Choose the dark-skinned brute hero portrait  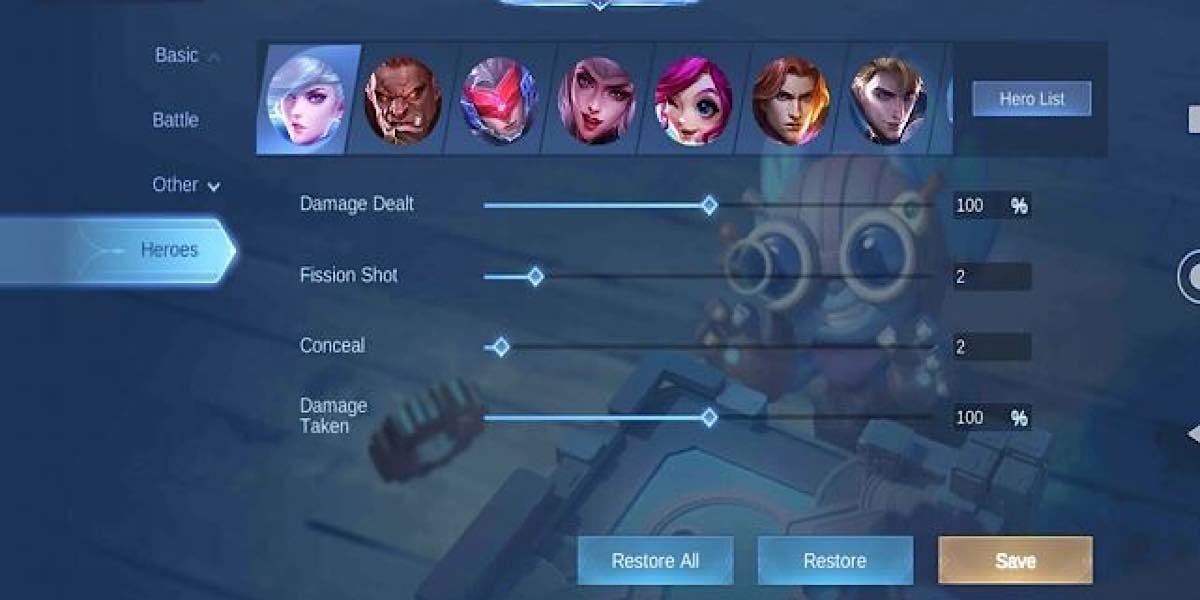[402, 100]
